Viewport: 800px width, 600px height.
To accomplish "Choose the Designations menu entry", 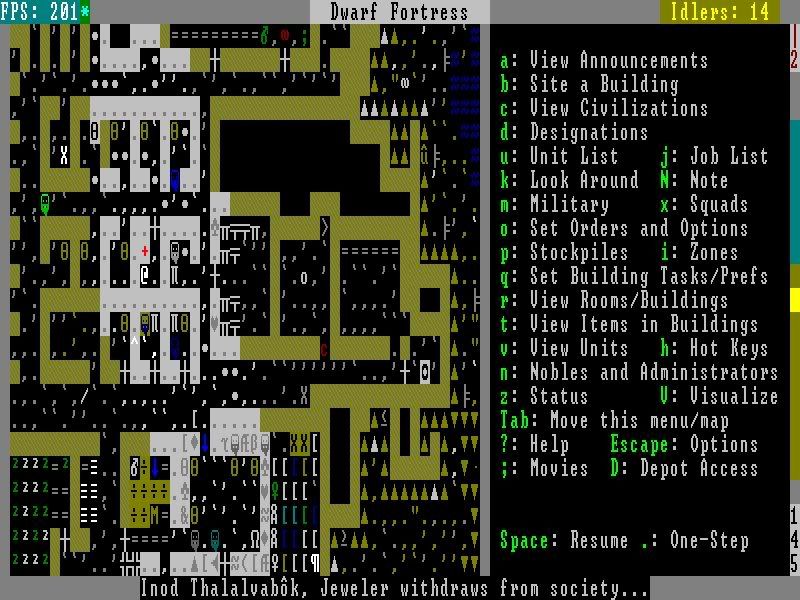I will coord(574,133).
